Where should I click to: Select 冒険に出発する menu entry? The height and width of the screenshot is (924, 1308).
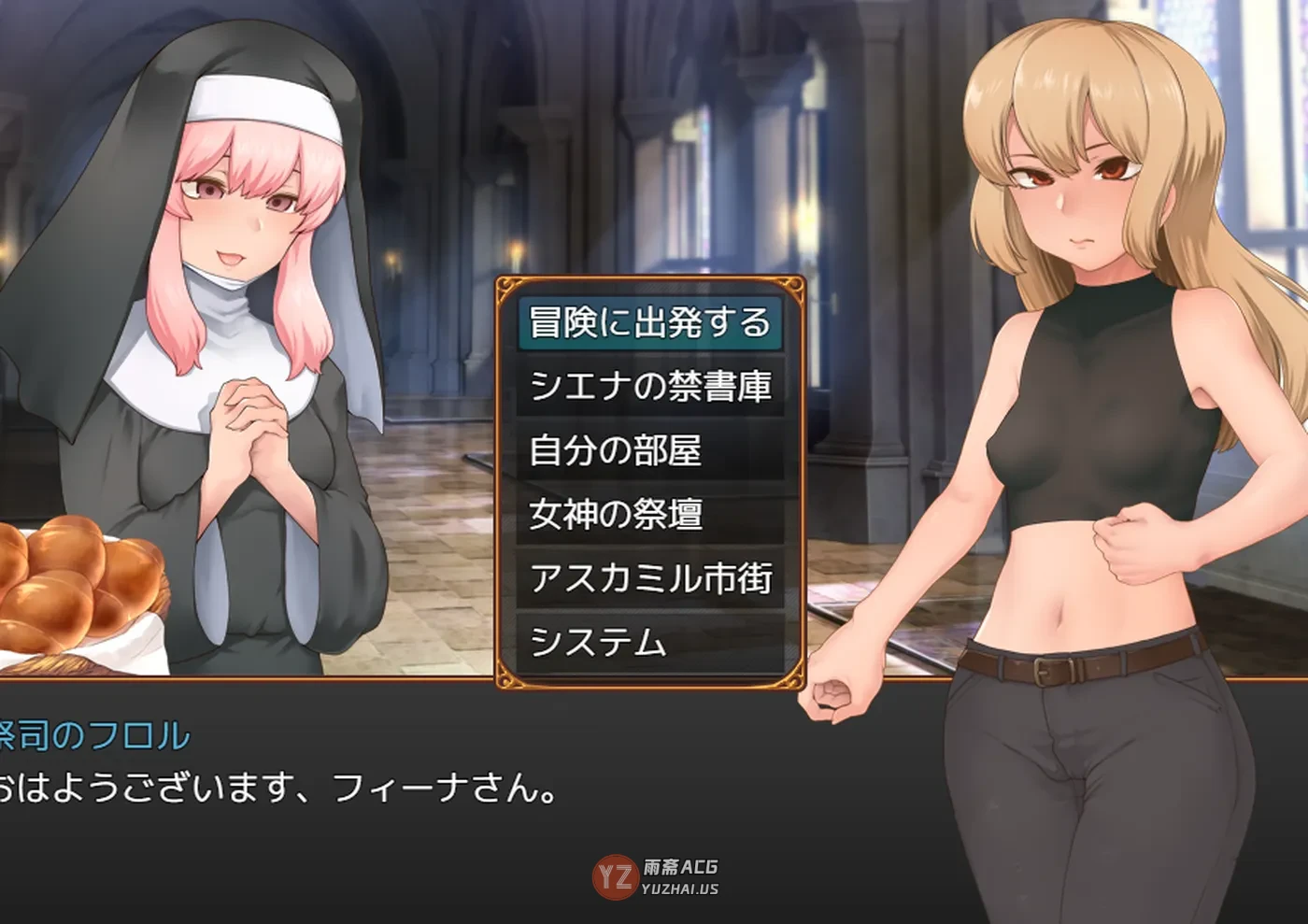649,322
